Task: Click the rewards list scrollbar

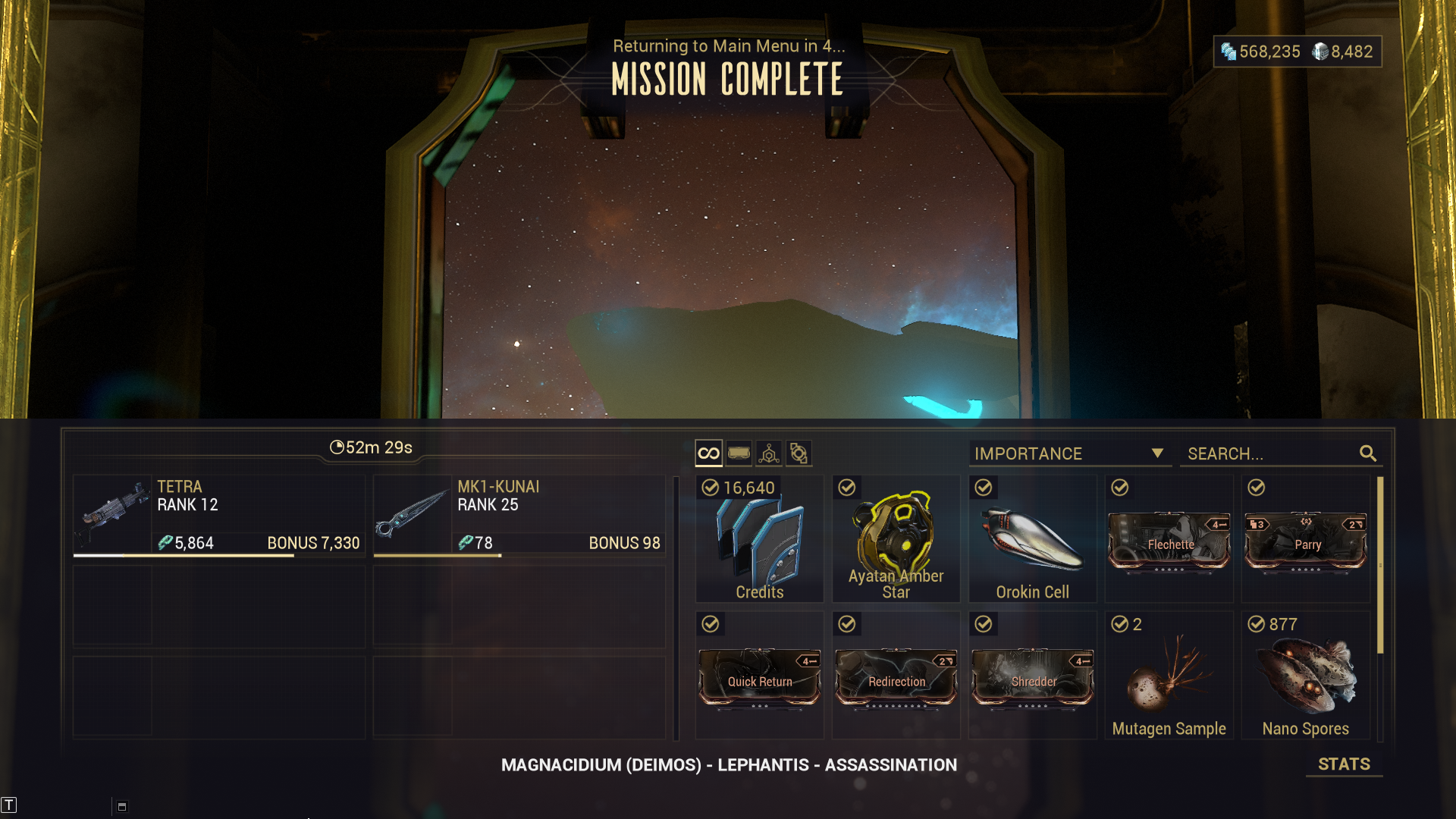Action: point(1380,565)
